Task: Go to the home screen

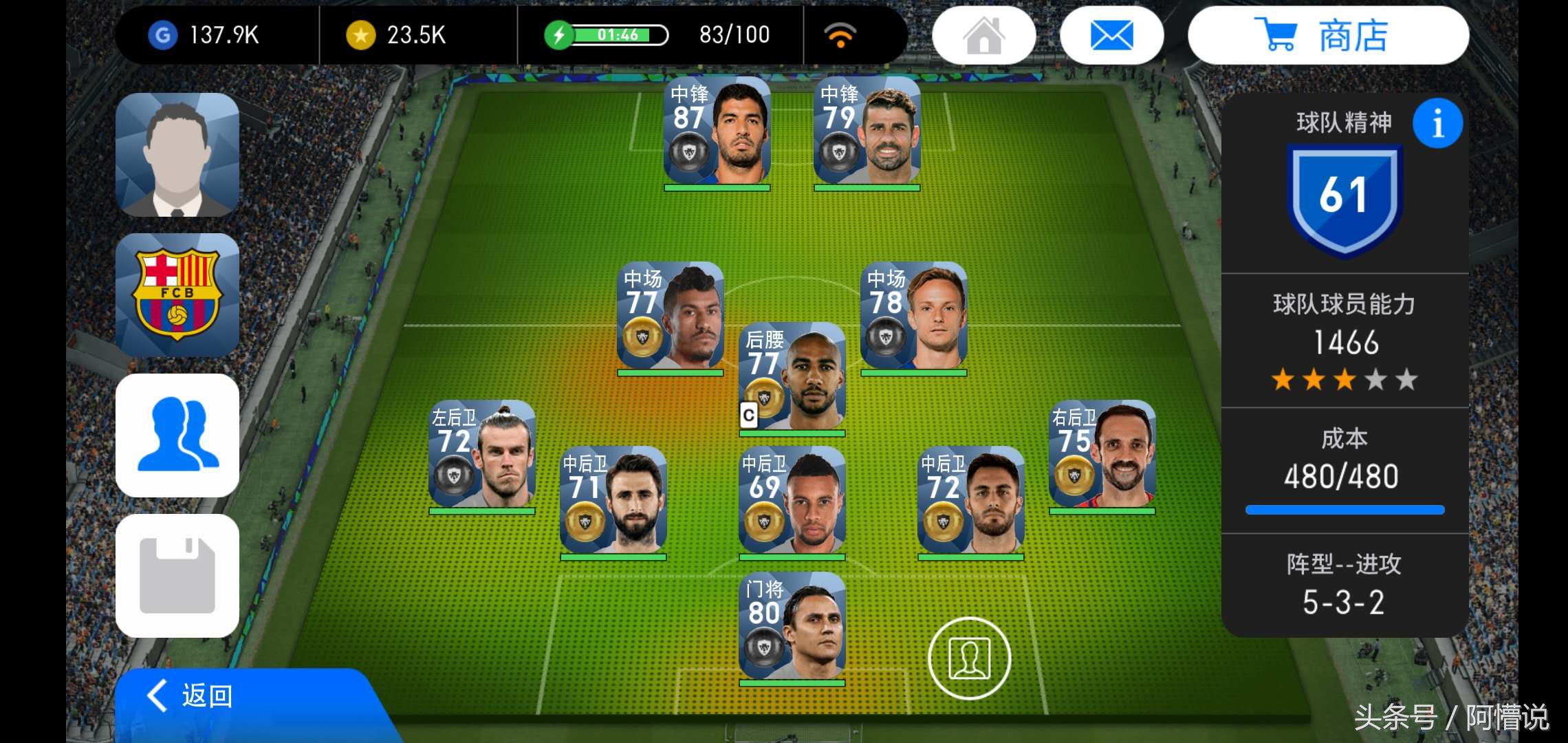Action: click(983, 36)
